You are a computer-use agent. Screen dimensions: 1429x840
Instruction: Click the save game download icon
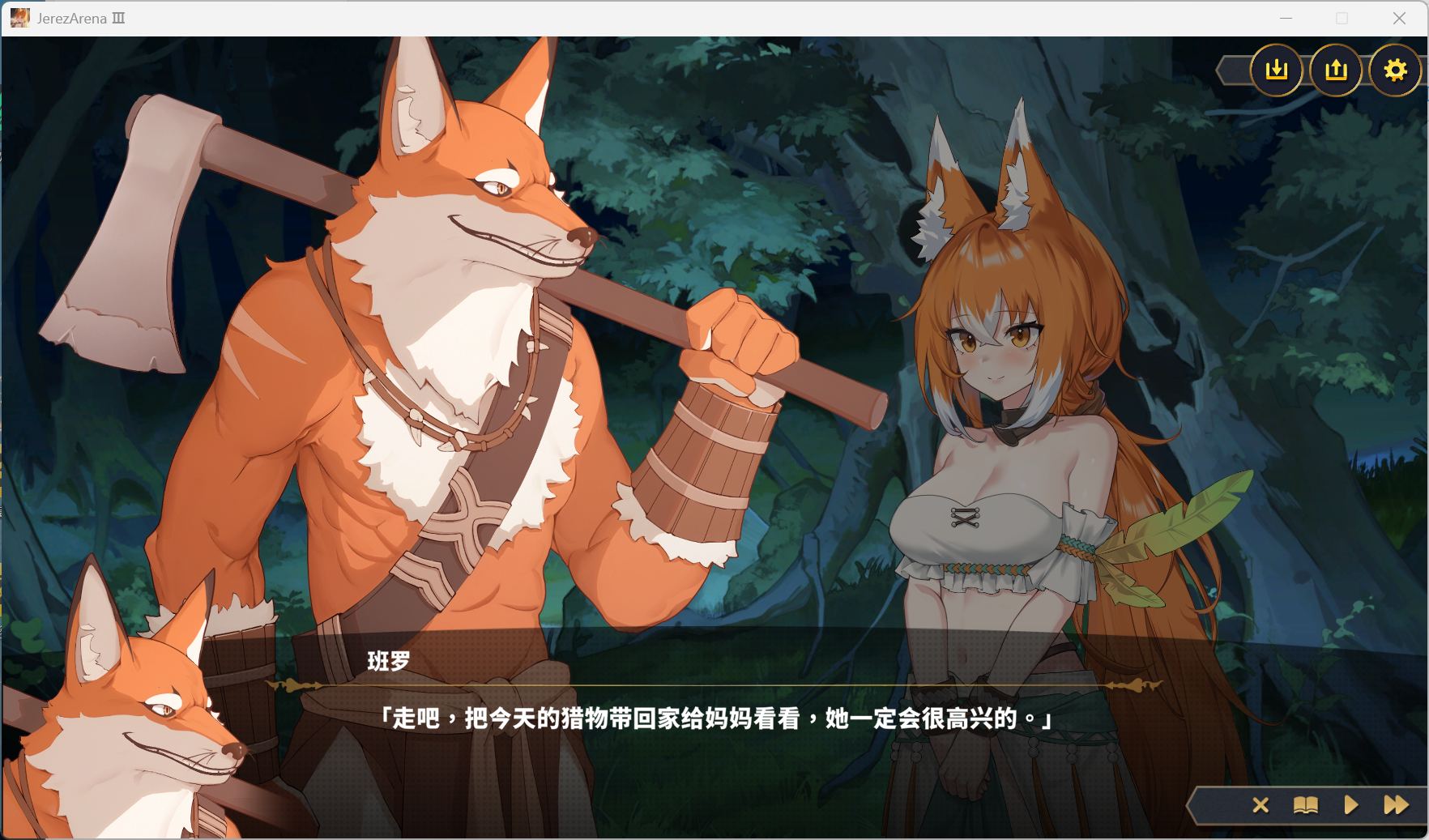[x=1278, y=71]
